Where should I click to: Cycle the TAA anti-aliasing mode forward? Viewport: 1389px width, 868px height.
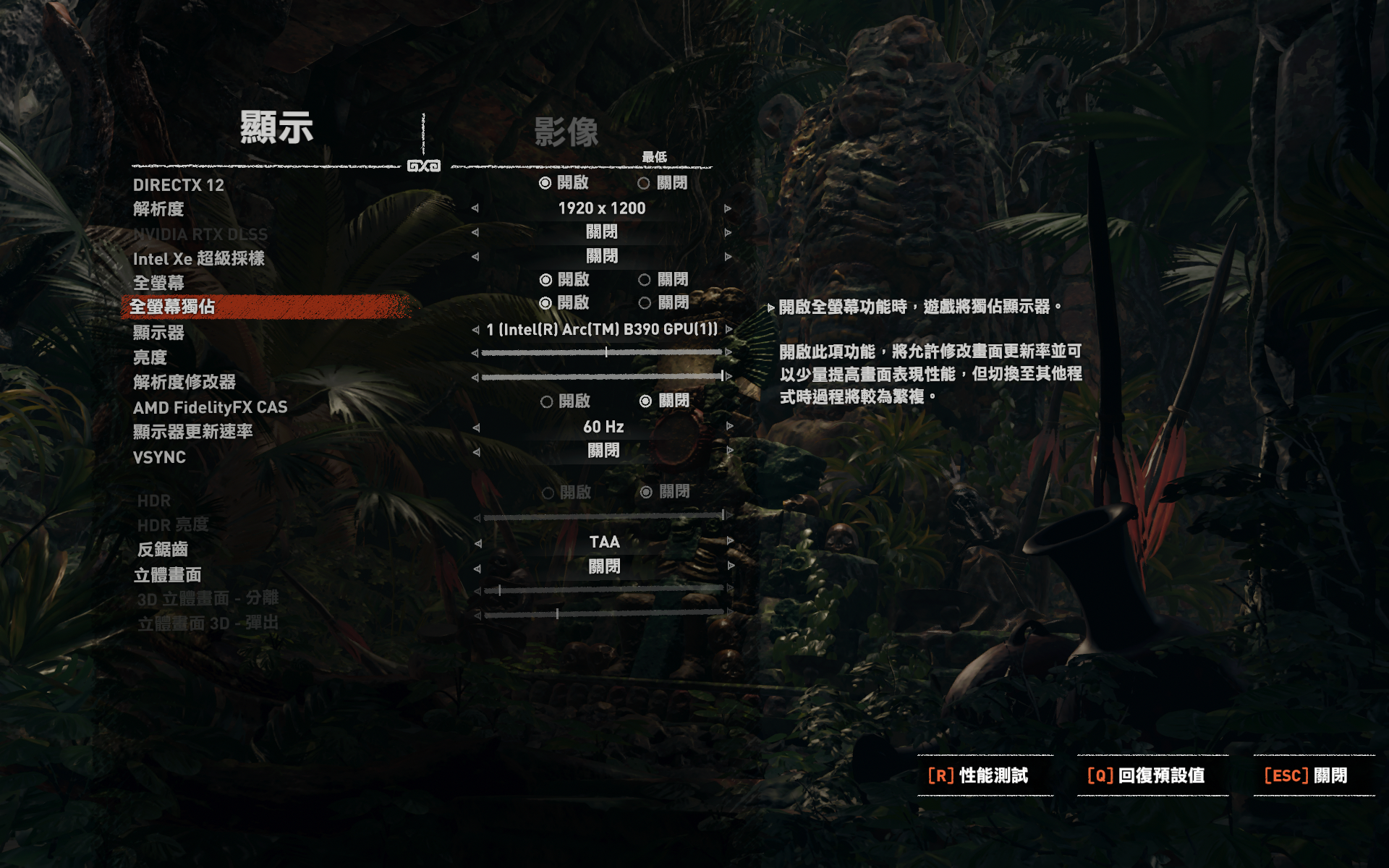(x=730, y=542)
